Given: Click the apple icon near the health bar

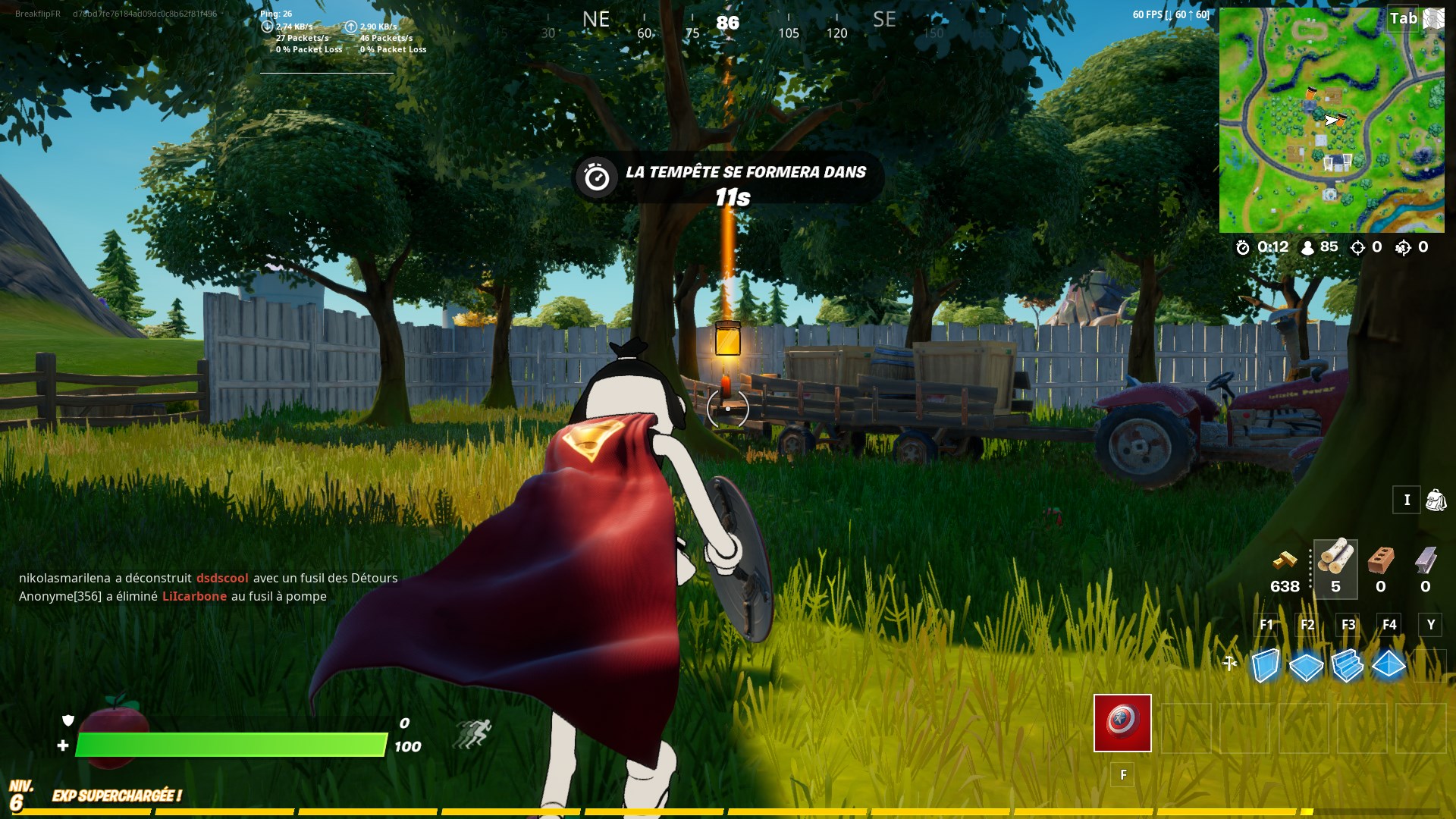Looking at the screenshot, I should pos(114,722).
